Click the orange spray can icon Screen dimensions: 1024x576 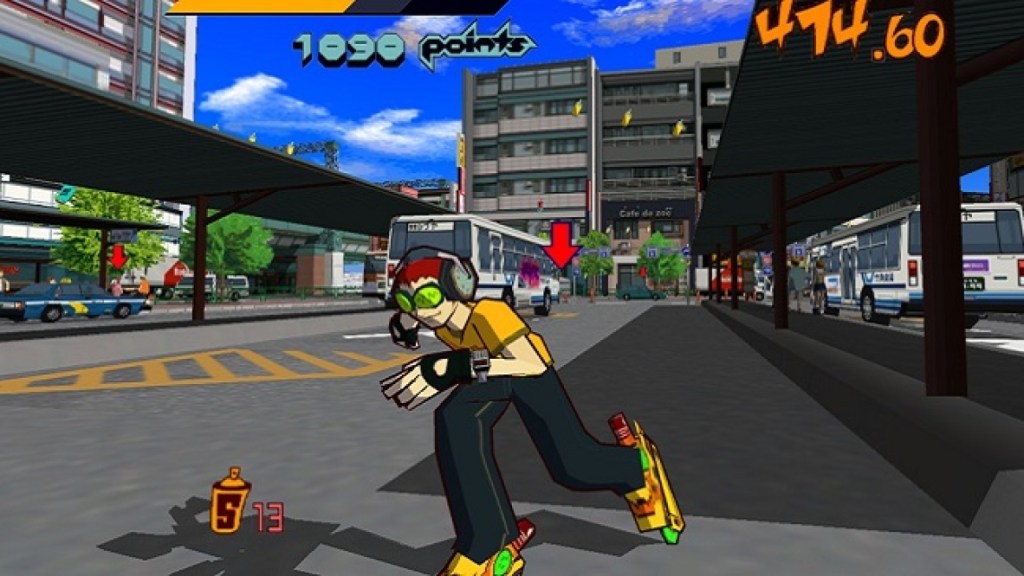pos(230,502)
